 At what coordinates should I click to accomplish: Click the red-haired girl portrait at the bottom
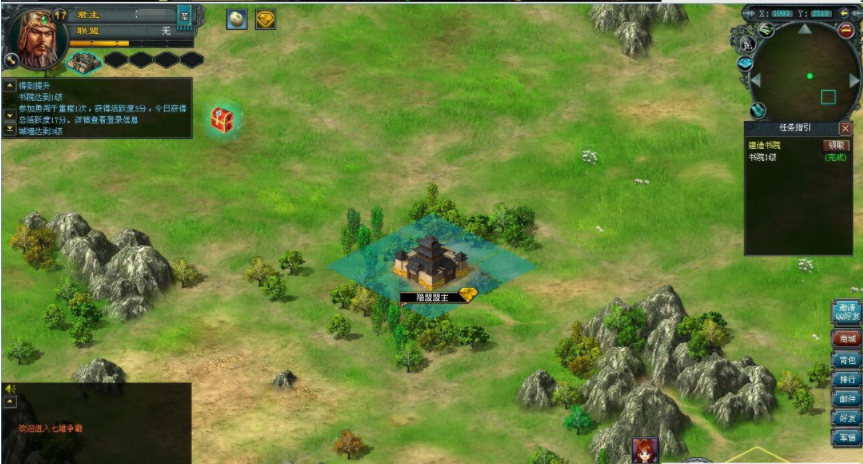(645, 451)
